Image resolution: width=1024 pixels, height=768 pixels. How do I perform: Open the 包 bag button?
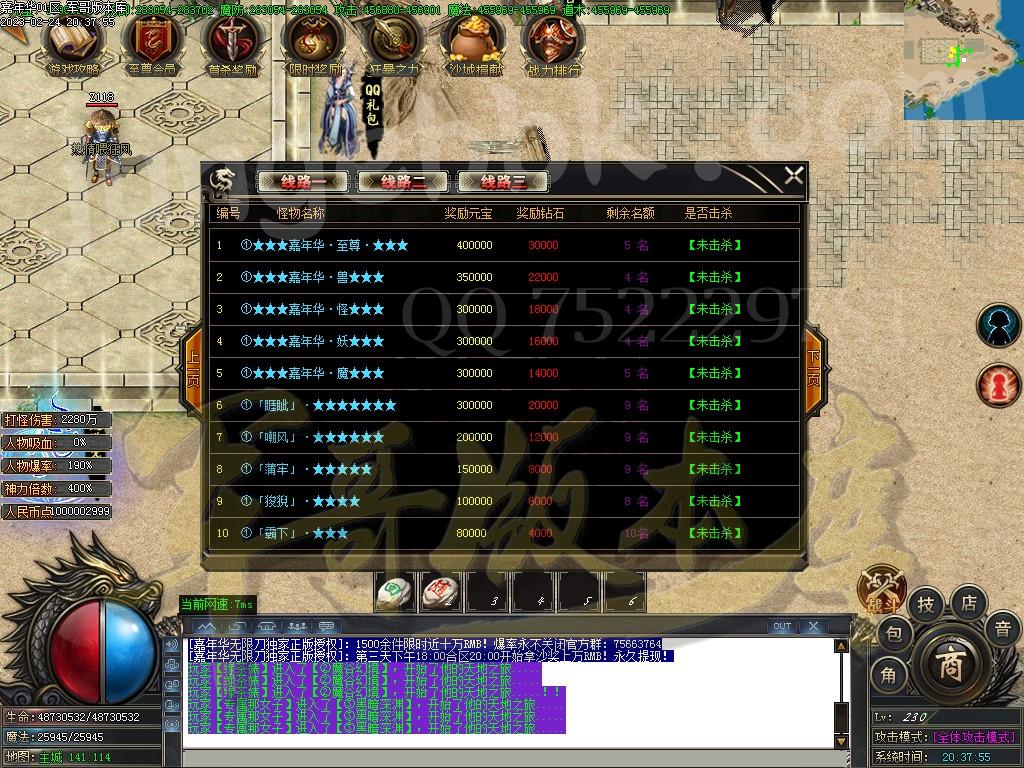point(894,633)
